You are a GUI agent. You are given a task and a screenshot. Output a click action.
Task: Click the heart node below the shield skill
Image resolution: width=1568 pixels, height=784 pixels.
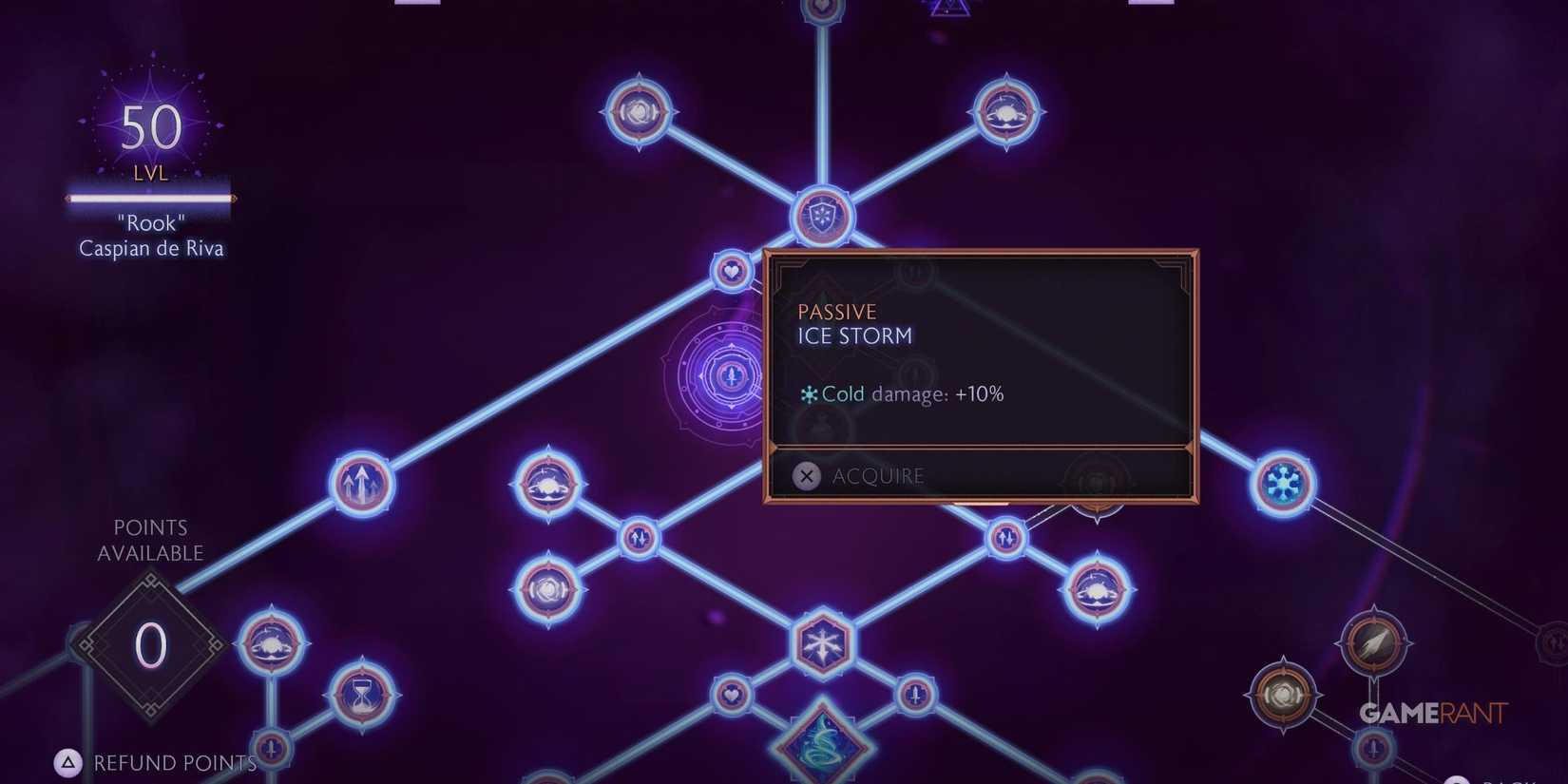click(x=730, y=273)
